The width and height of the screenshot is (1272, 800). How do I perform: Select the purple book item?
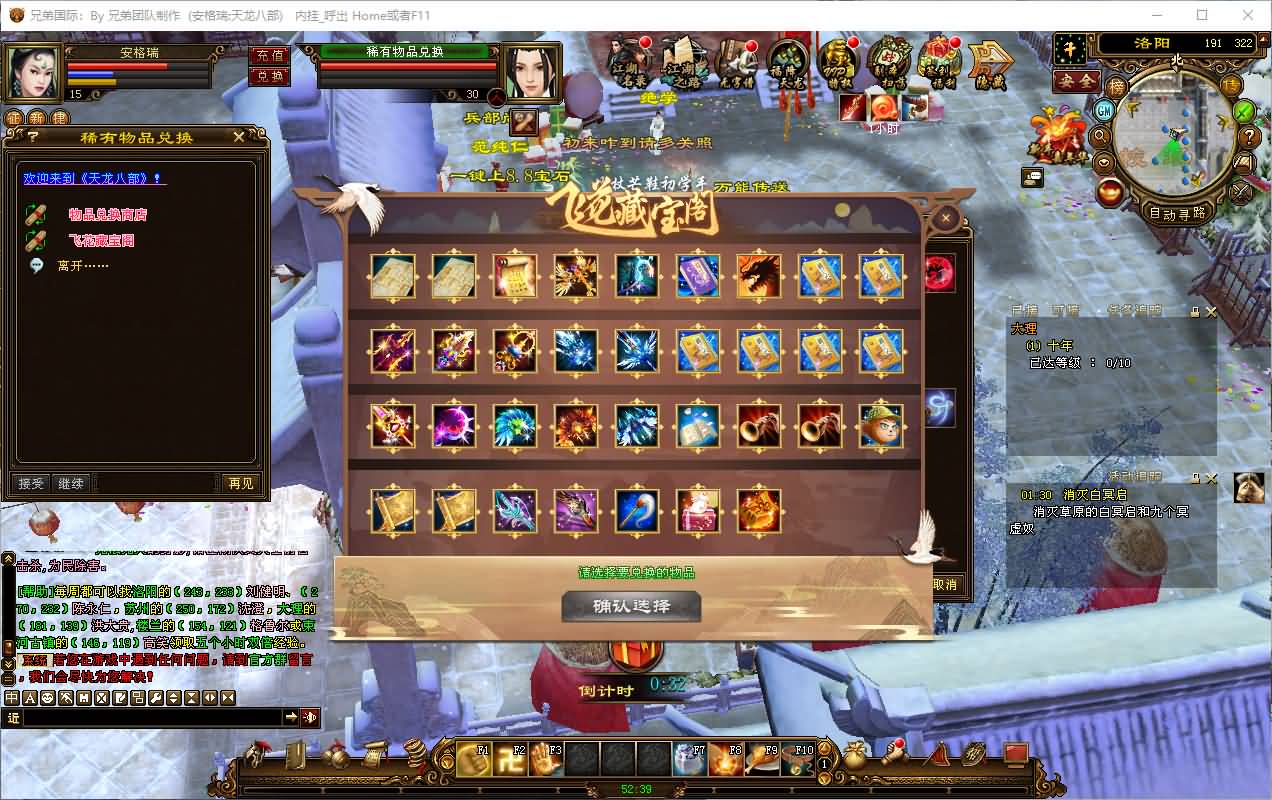697,277
